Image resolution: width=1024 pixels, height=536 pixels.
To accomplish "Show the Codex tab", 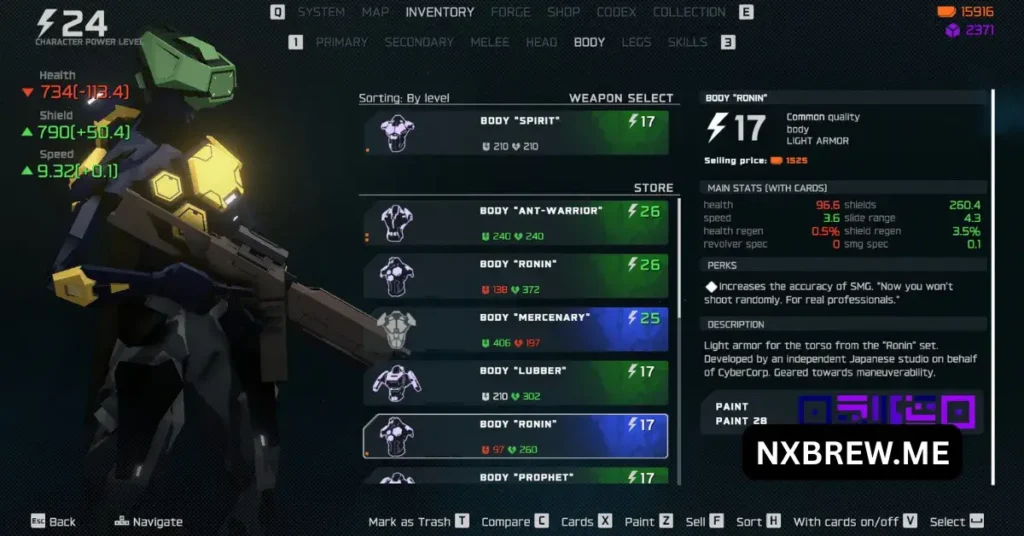I will [616, 12].
